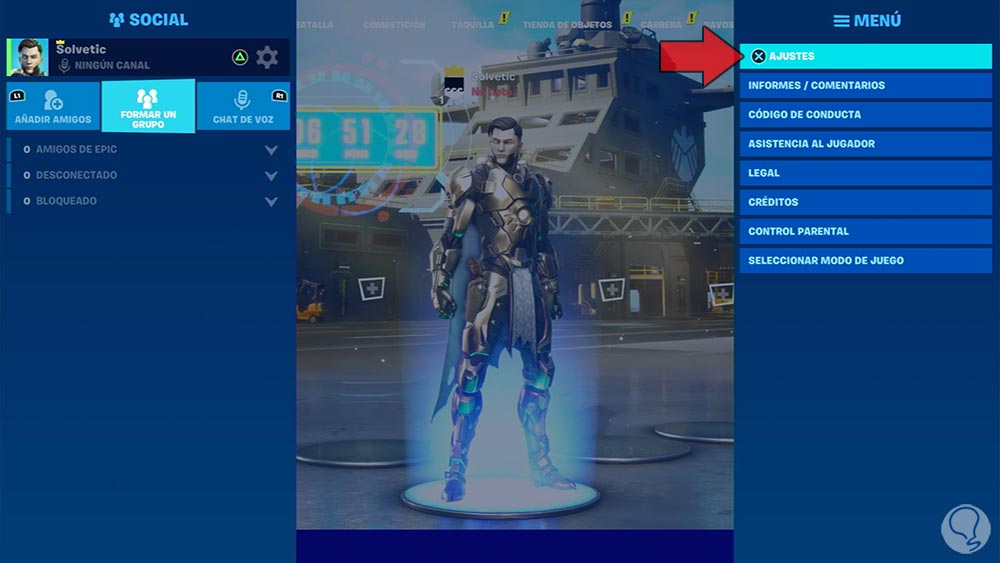The height and width of the screenshot is (563, 1000).
Task: Open the social gear settings icon
Action: 267,57
